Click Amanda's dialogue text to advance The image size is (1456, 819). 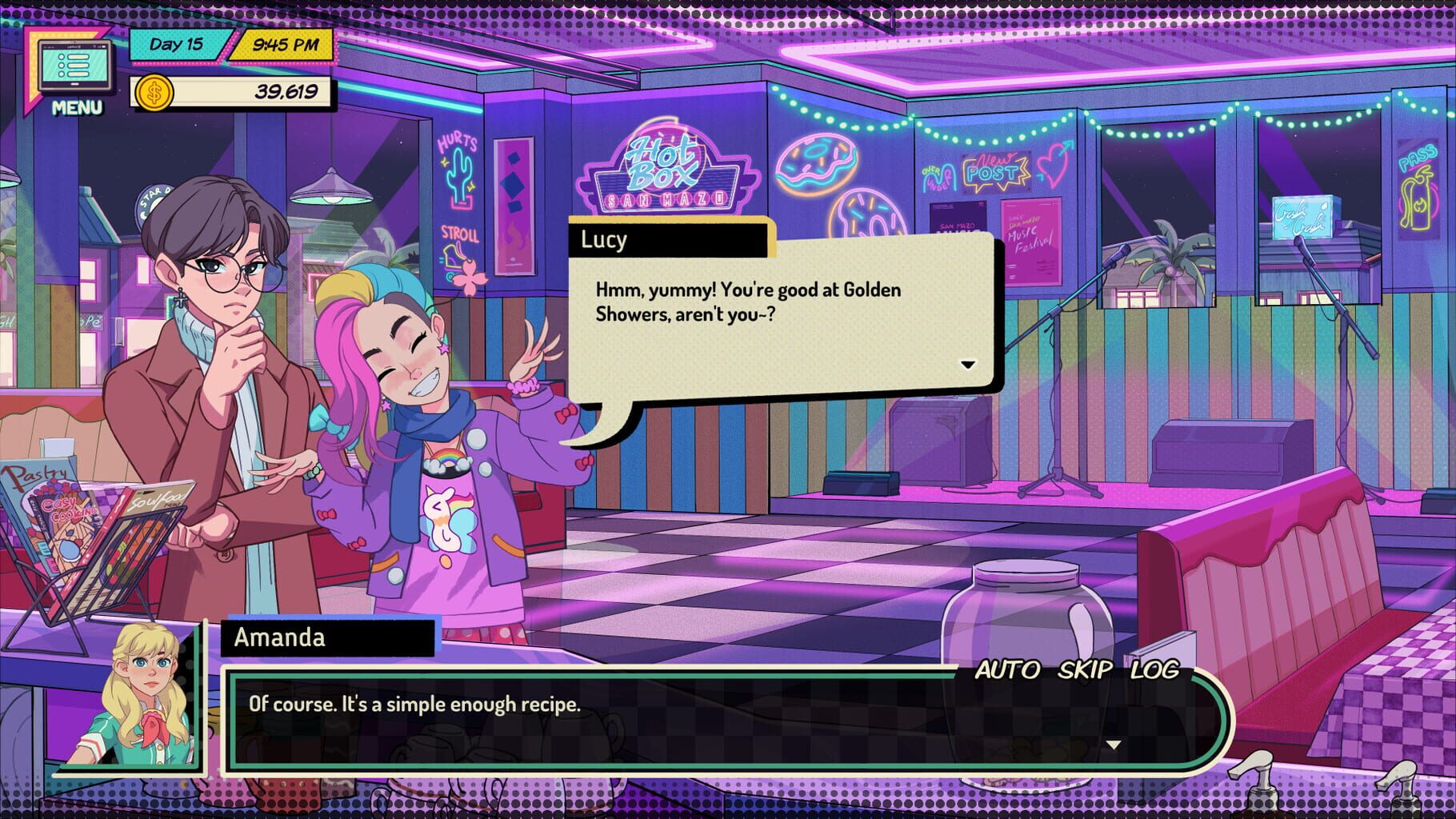[416, 705]
